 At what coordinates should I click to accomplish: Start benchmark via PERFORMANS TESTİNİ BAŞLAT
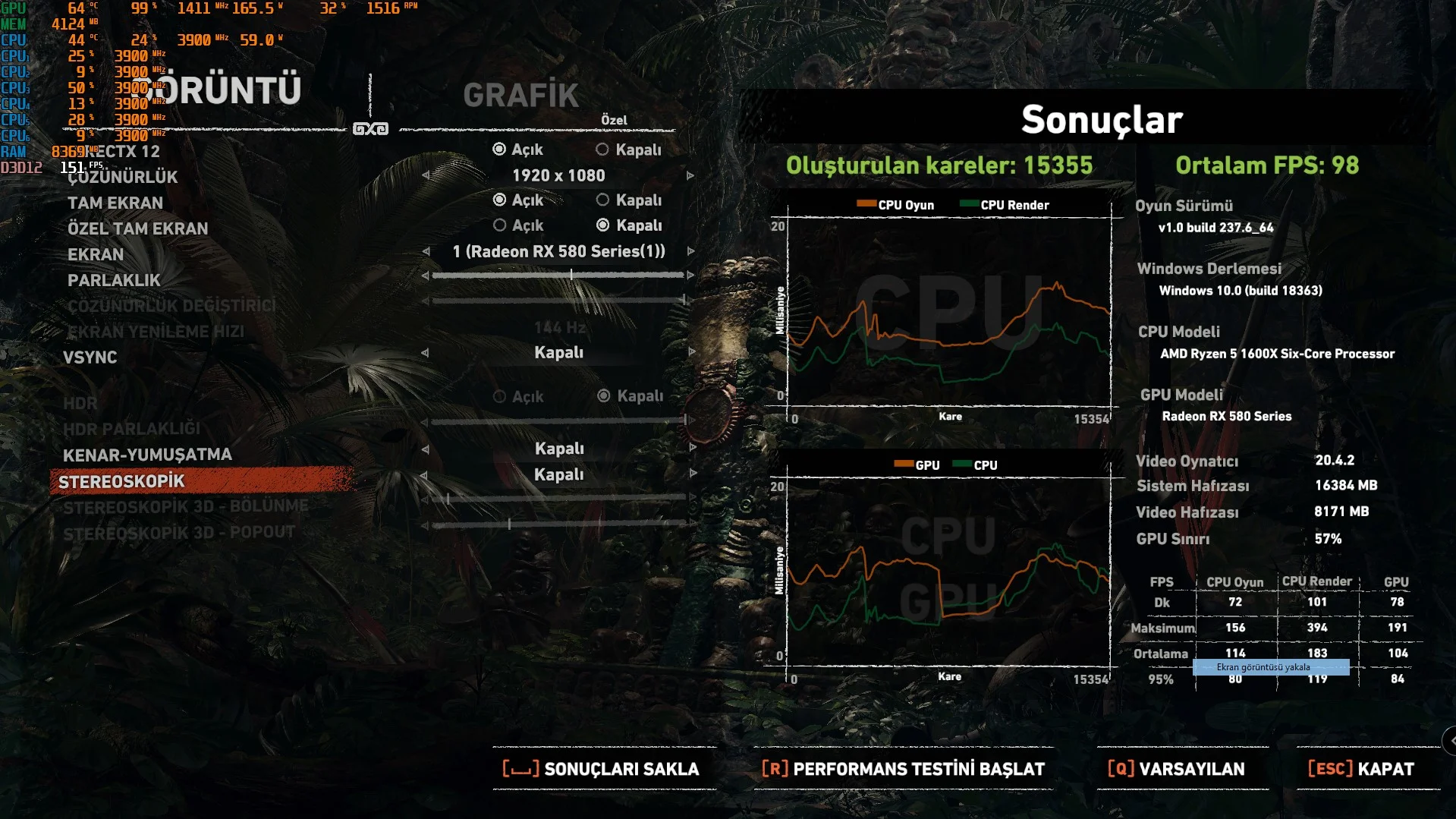pyautogui.click(x=918, y=768)
